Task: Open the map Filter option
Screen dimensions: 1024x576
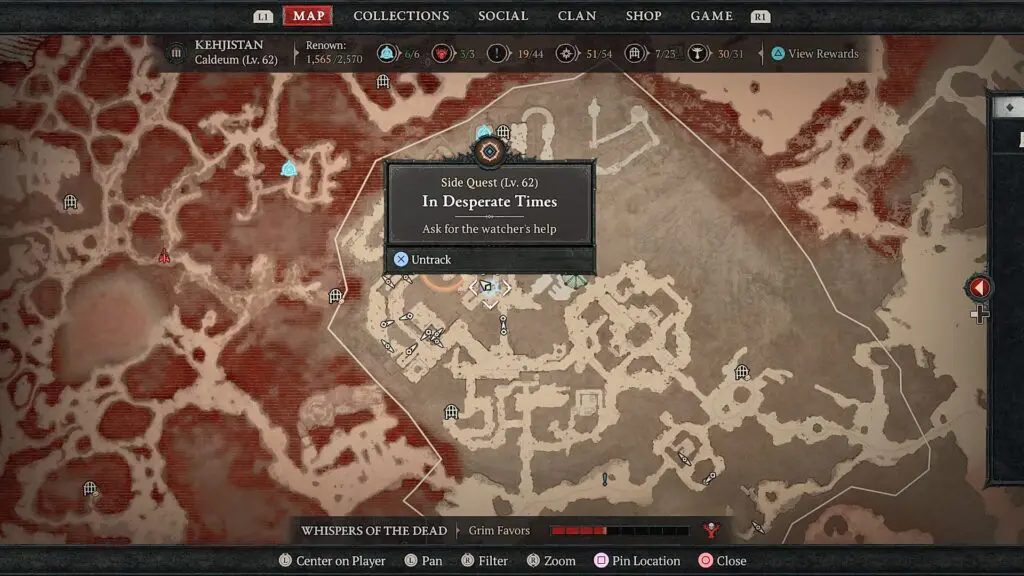Action: click(x=484, y=561)
